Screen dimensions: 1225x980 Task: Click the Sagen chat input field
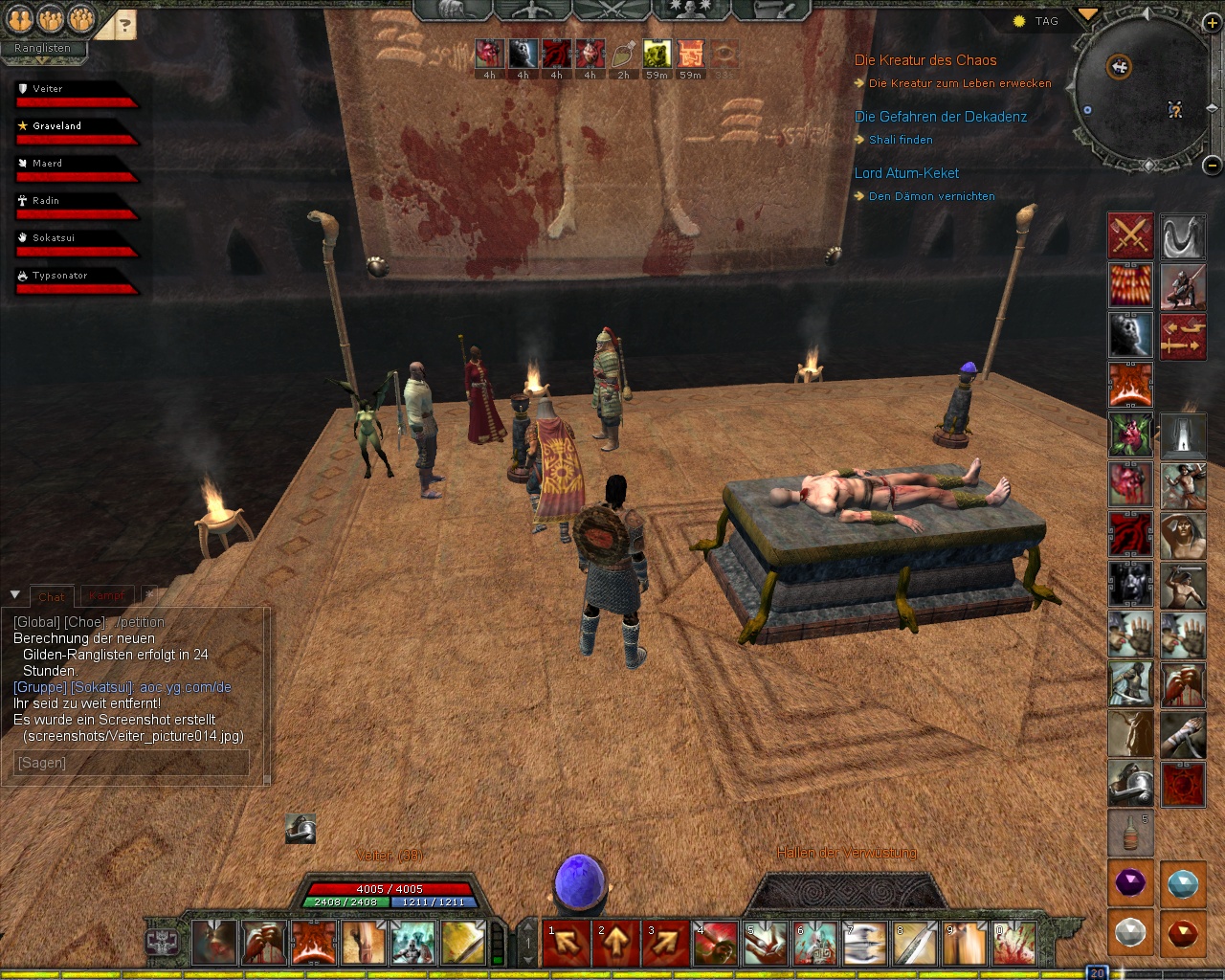coord(131,763)
